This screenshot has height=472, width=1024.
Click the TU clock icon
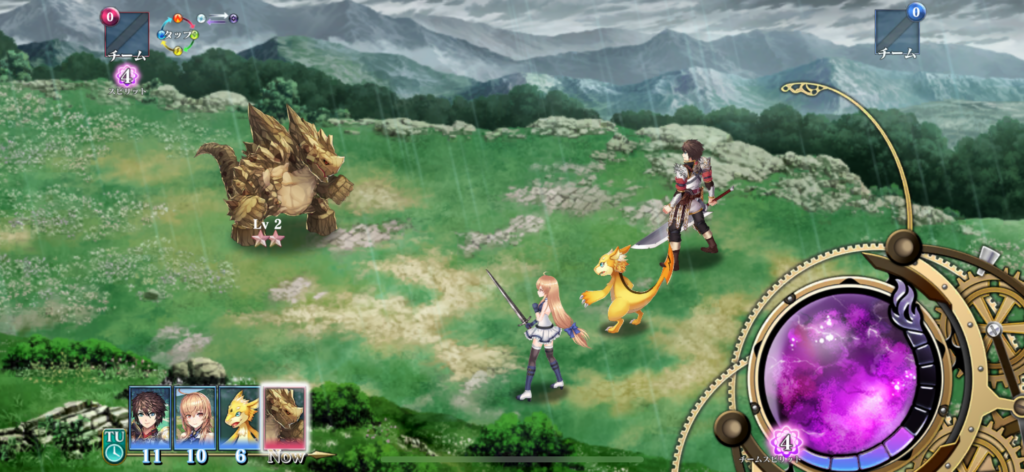[x=114, y=447]
